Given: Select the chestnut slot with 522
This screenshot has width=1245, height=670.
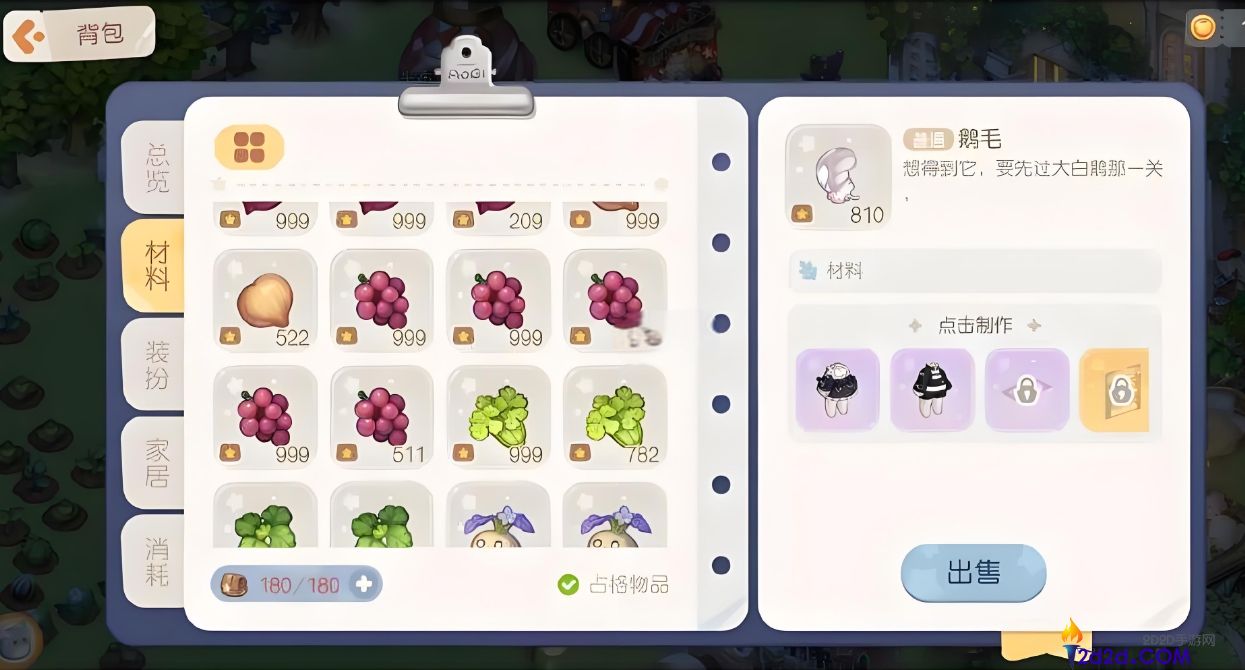Looking at the screenshot, I should click(x=265, y=300).
